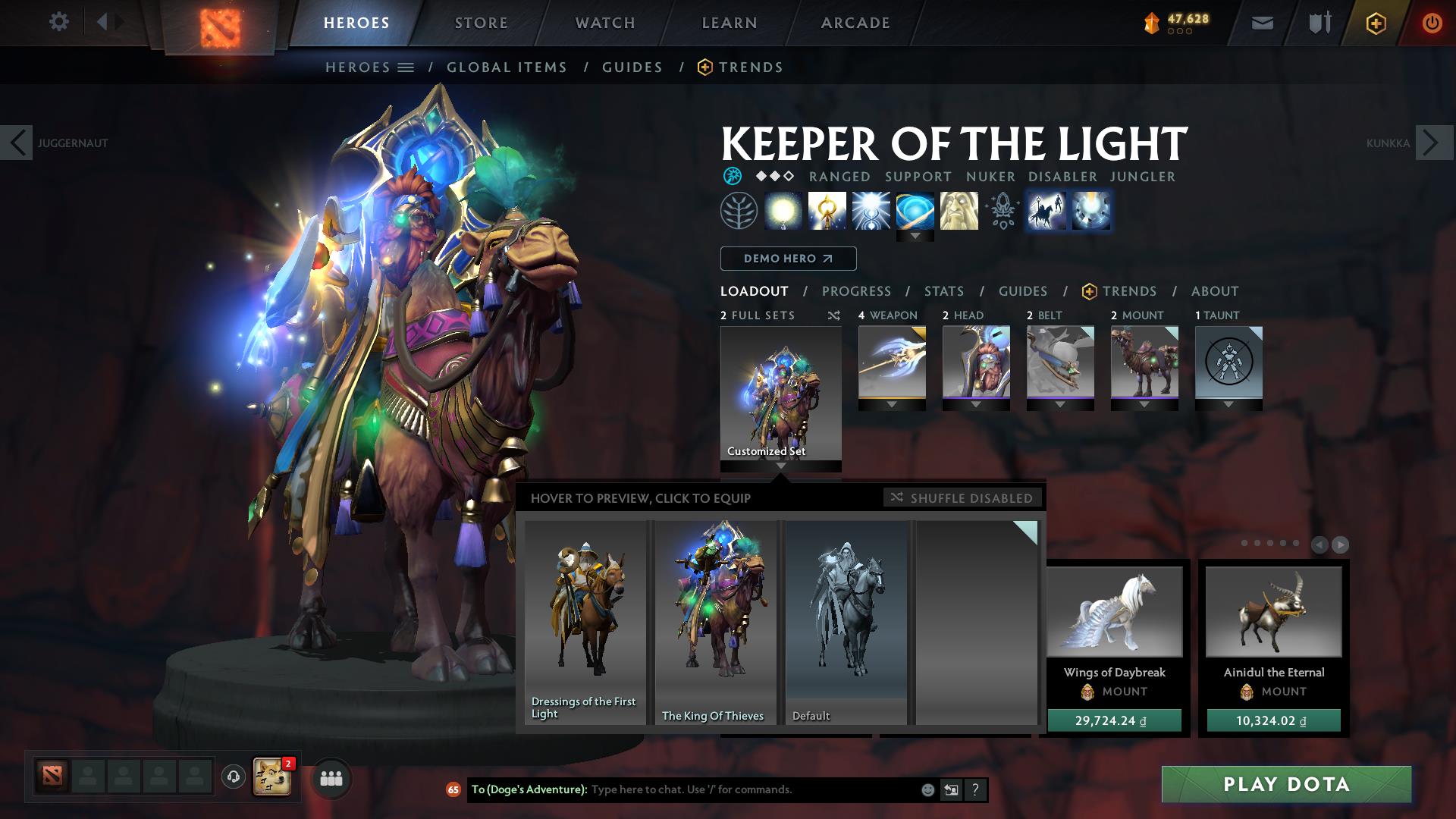The image size is (1456, 819).
Task: Switch to the STATS tab
Action: pyautogui.click(x=943, y=290)
